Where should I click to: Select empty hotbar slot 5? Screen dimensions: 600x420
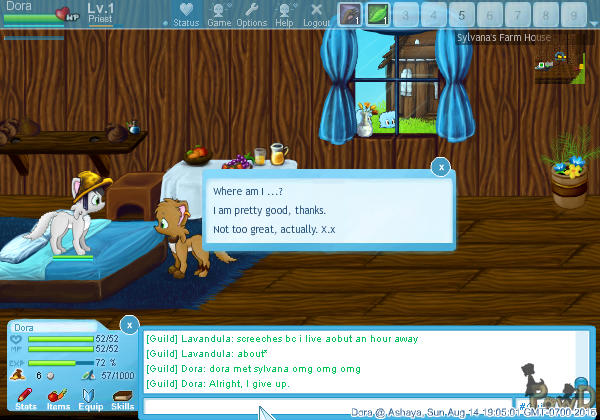[x=461, y=15]
